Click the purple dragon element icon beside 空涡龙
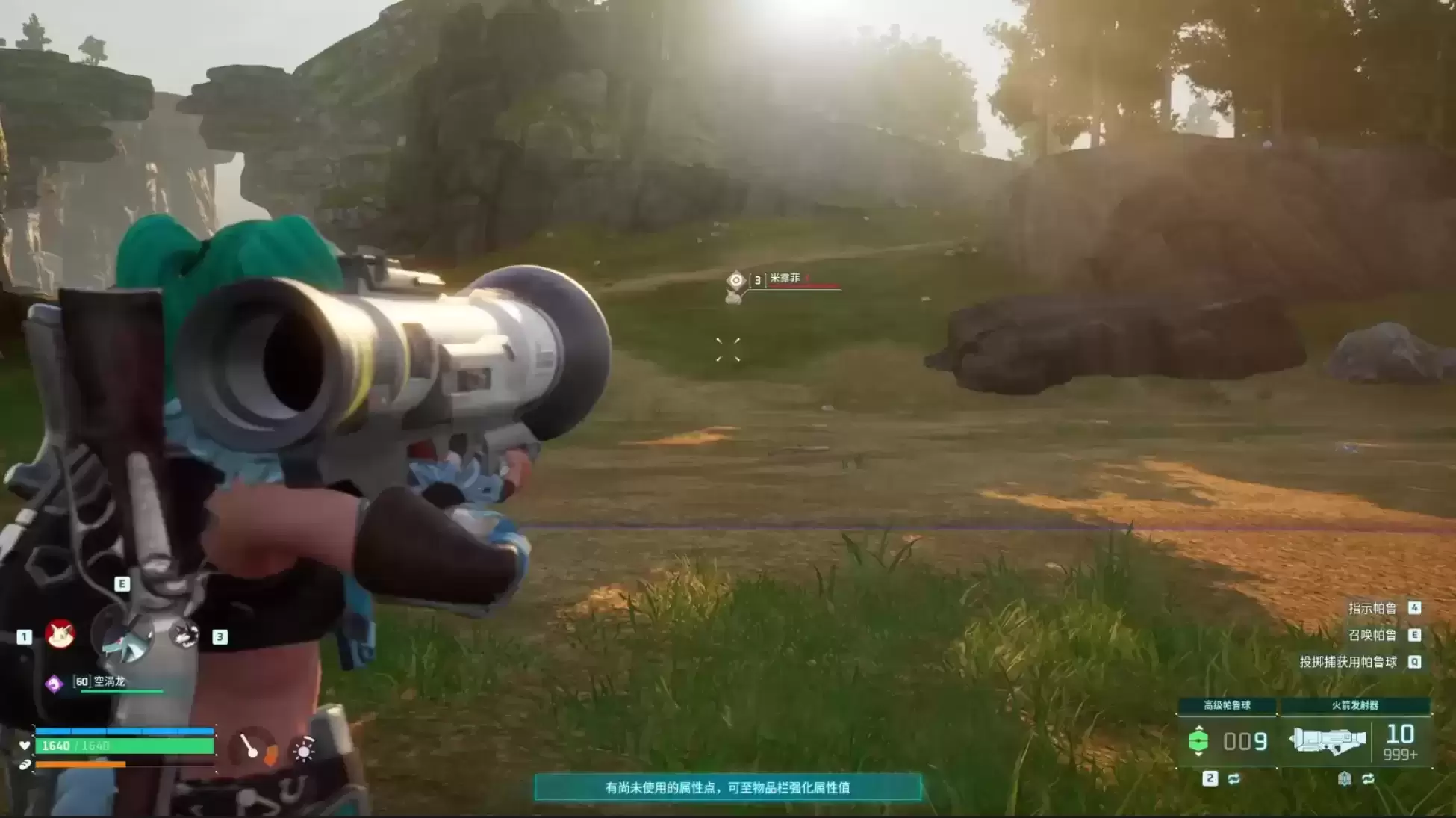Viewport: 1456px width, 818px height. coord(54,683)
